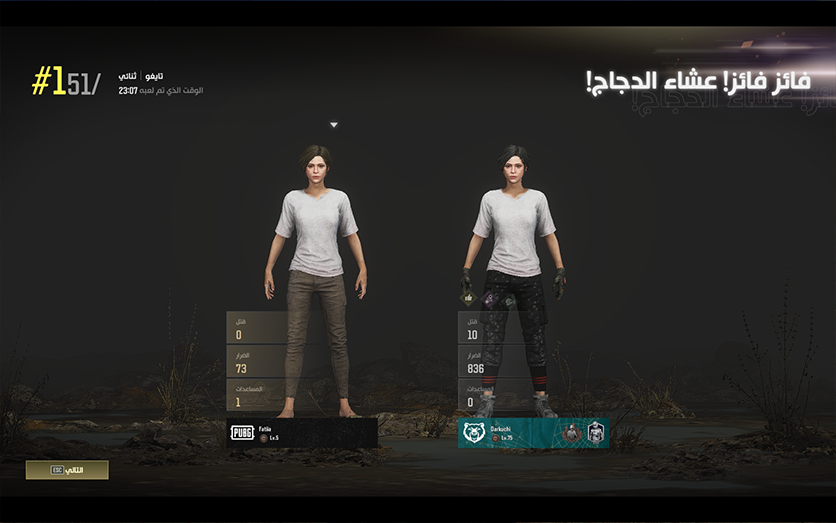This screenshot has height=523, width=836.
Task: Inspect the shield badge on Darkozhi's nameplate
Action: click(594, 433)
